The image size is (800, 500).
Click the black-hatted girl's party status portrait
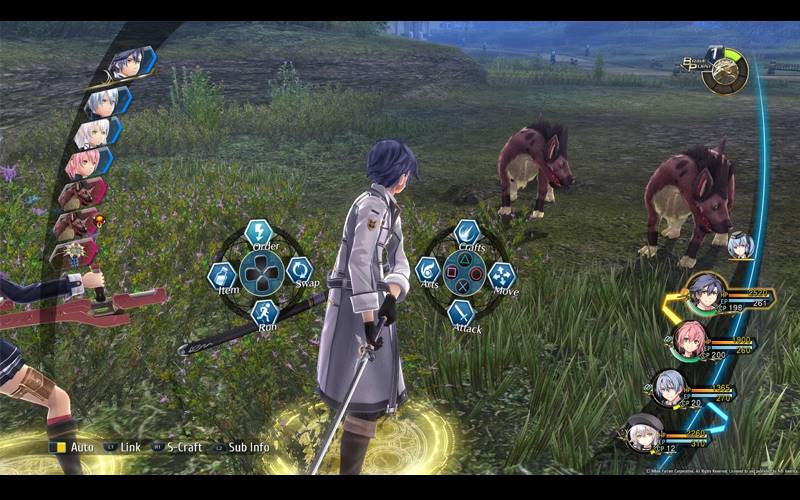(640, 435)
